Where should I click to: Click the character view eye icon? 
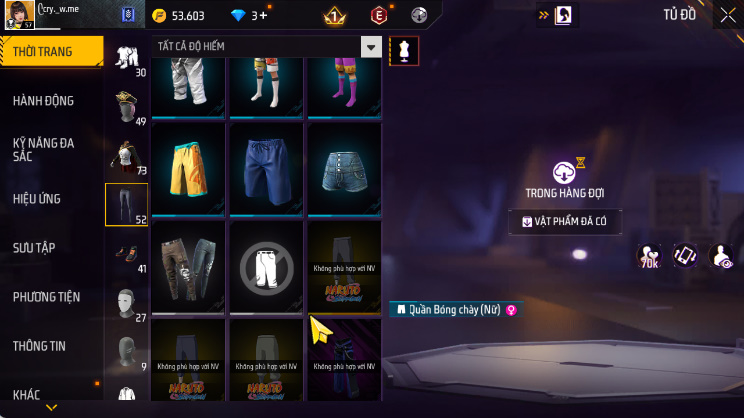coord(720,256)
